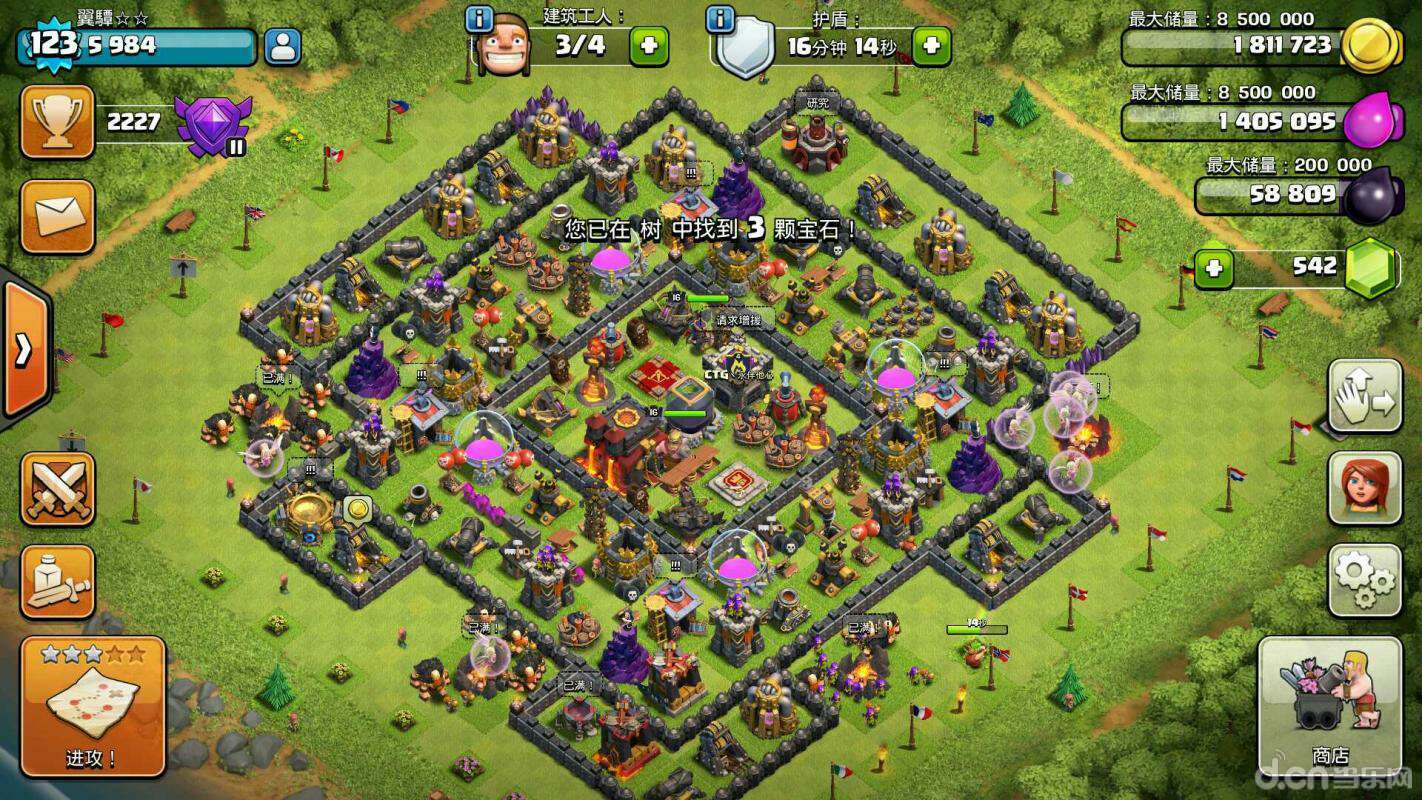The width and height of the screenshot is (1422, 800).
Task: Open the crossed swords battle log
Action: (57, 489)
